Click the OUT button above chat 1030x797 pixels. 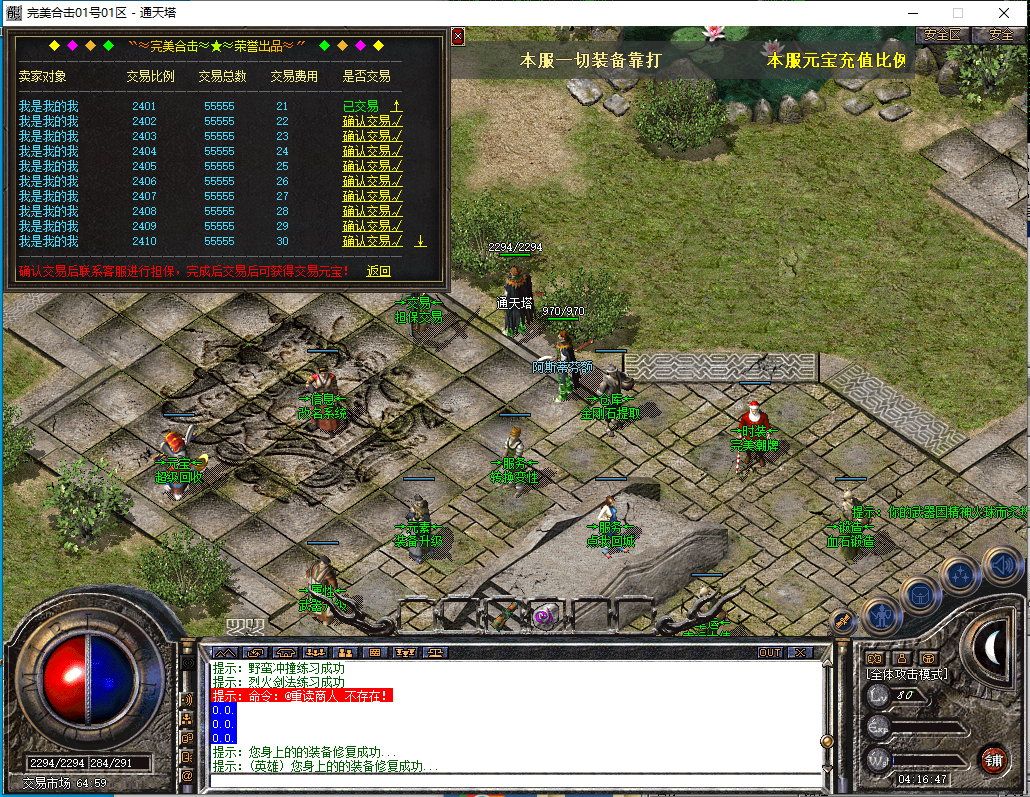coord(769,652)
